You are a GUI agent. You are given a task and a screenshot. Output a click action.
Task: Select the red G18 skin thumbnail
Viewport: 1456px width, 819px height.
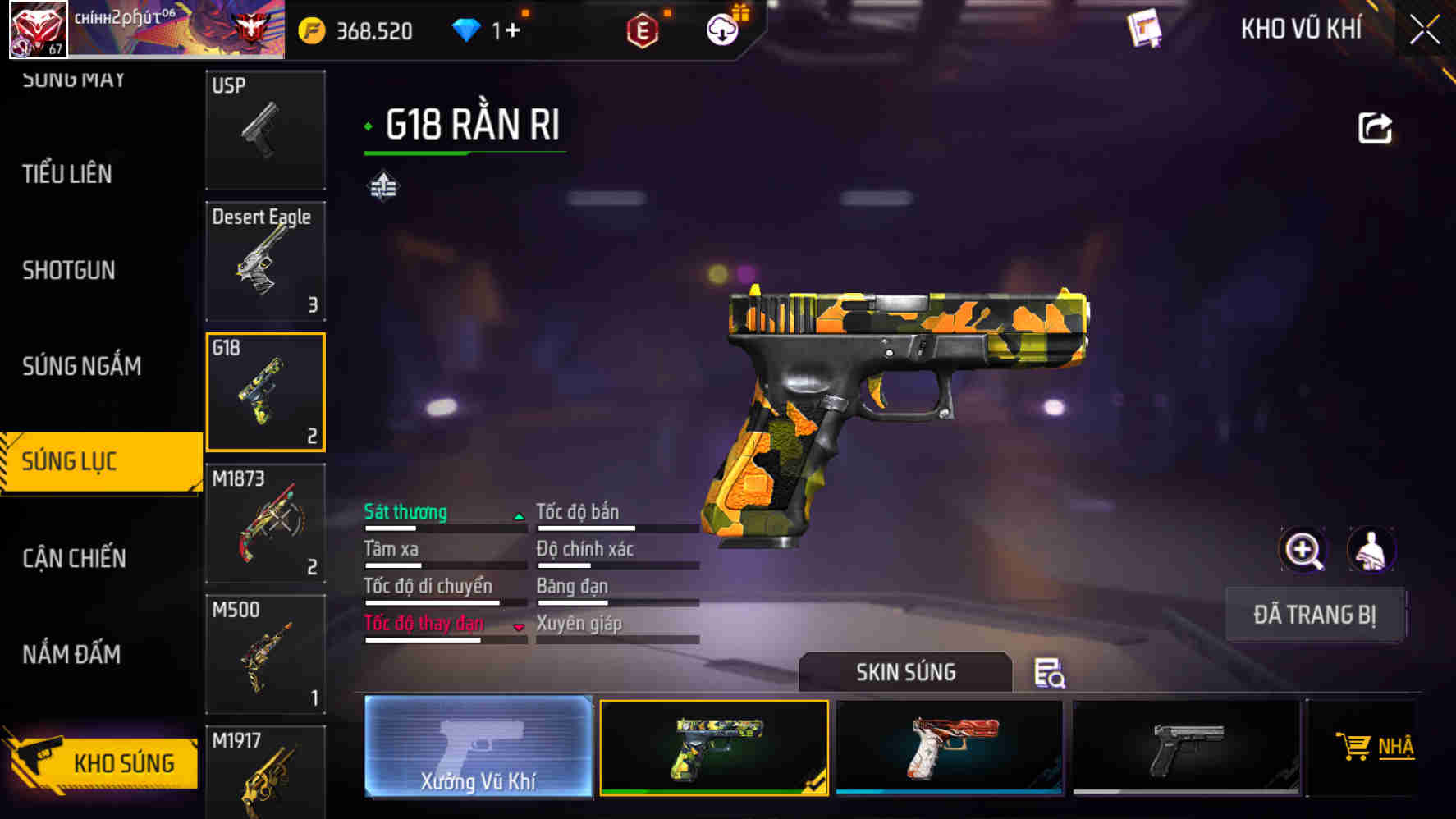948,747
